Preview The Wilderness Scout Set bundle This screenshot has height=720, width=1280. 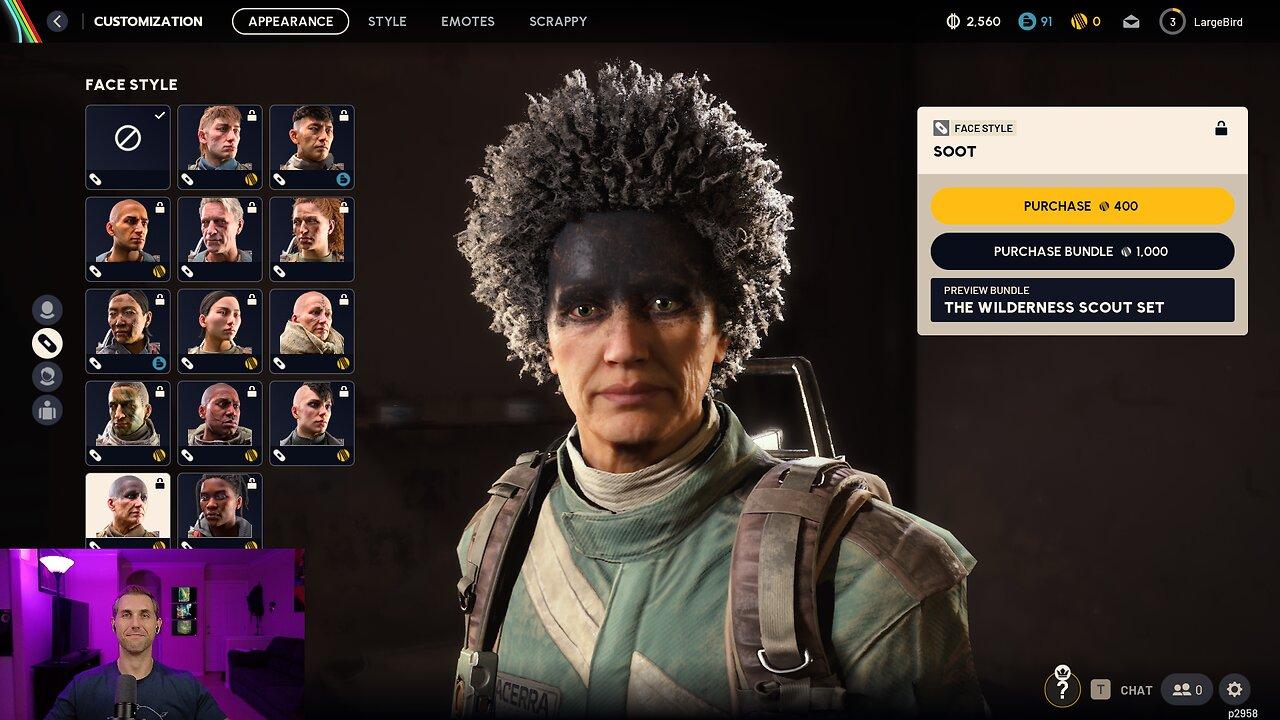coord(1082,300)
